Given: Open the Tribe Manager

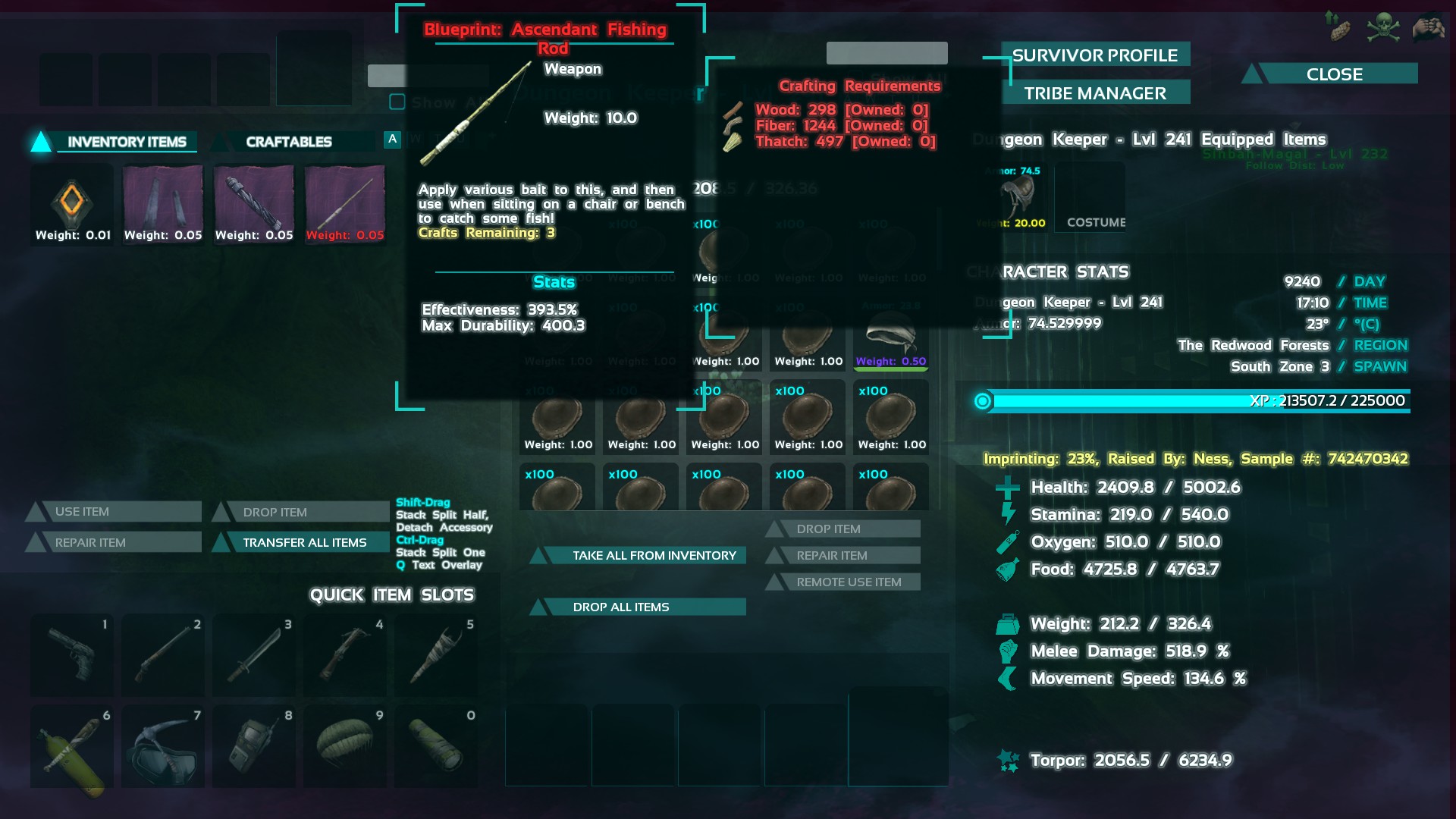Looking at the screenshot, I should point(1094,93).
